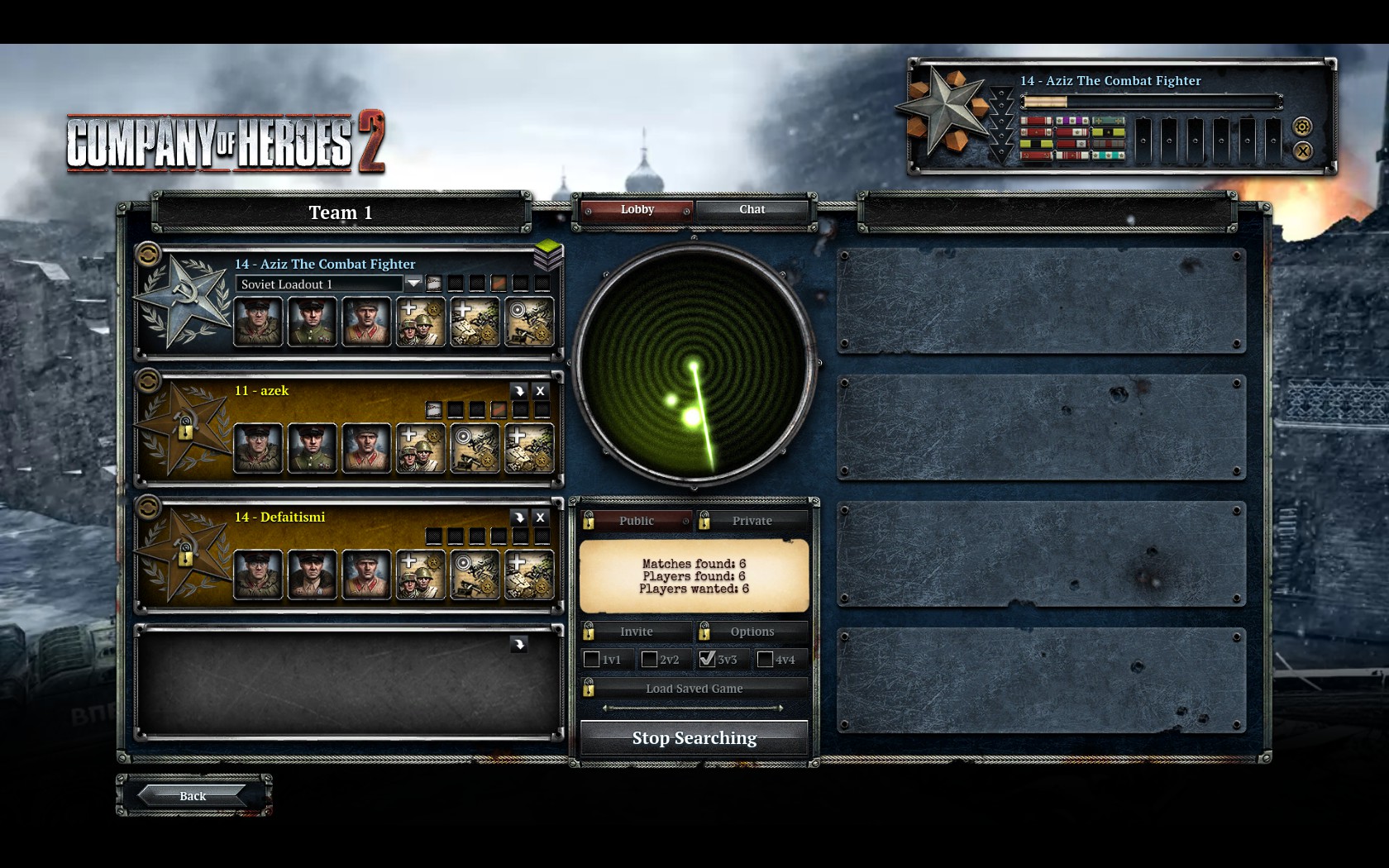The image size is (1389, 868).
Task: Switch to the Chat tab
Action: click(752, 209)
